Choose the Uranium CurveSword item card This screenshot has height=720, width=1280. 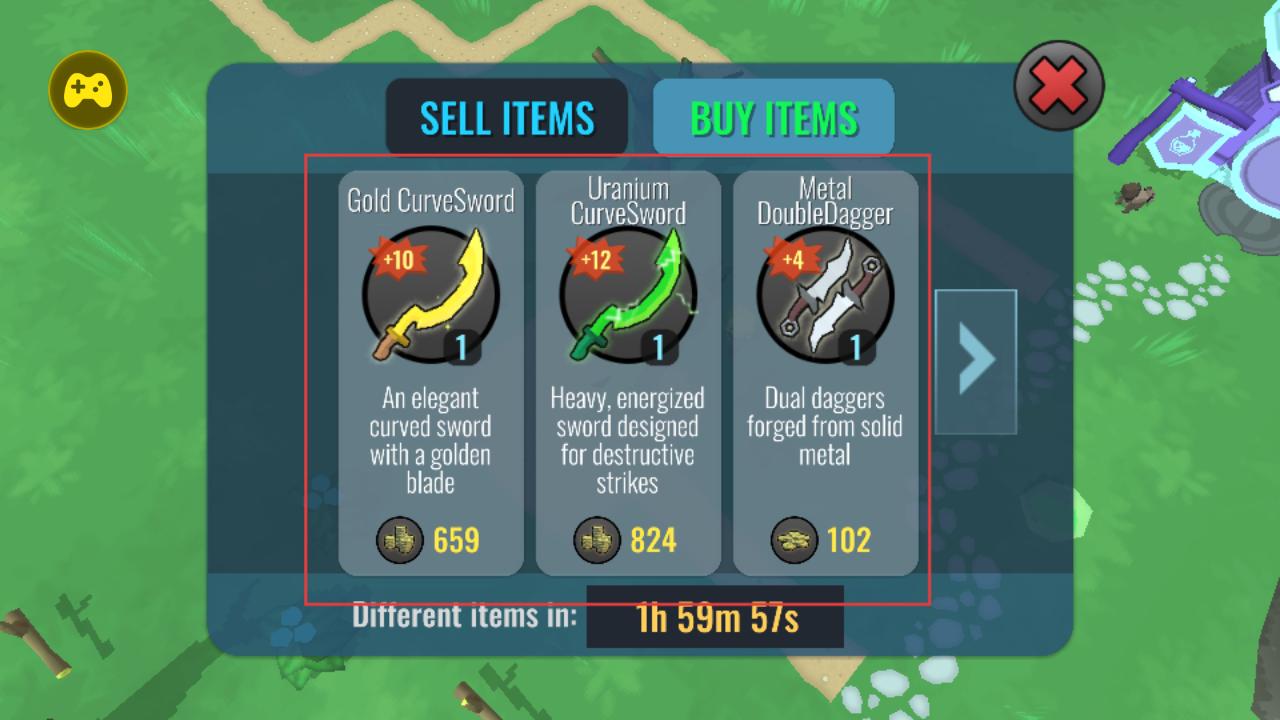628,373
